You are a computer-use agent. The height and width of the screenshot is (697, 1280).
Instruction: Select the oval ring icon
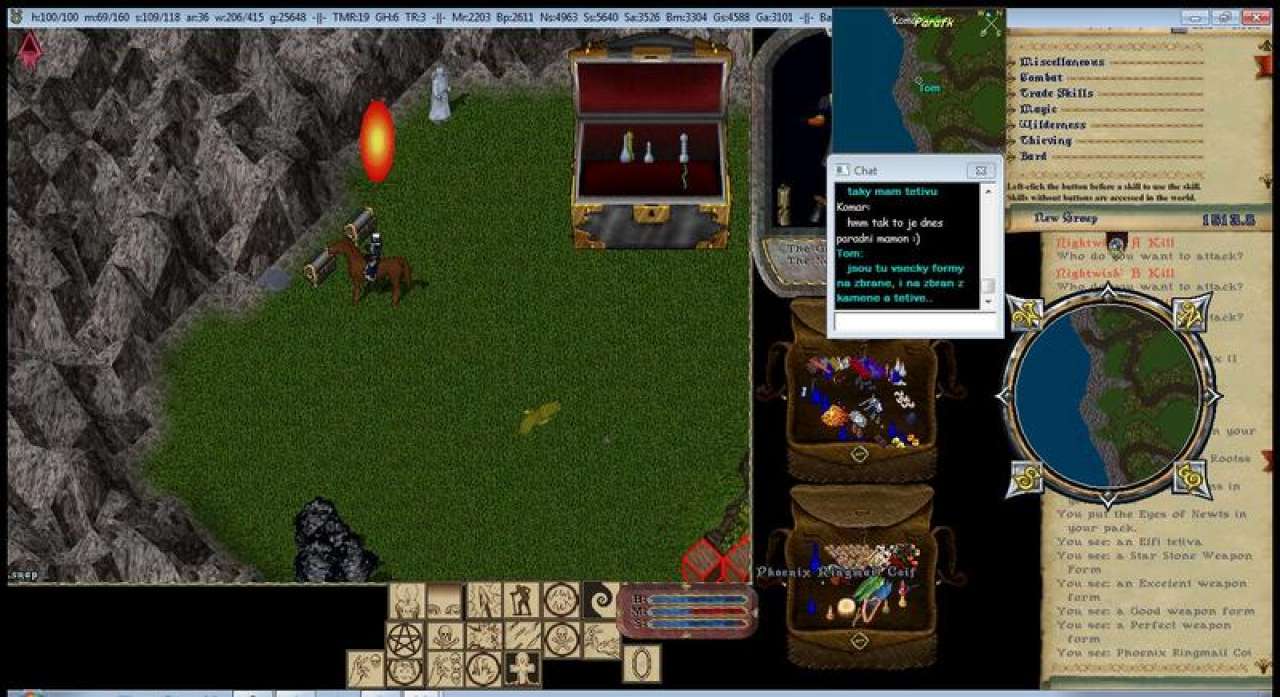[x=641, y=664]
